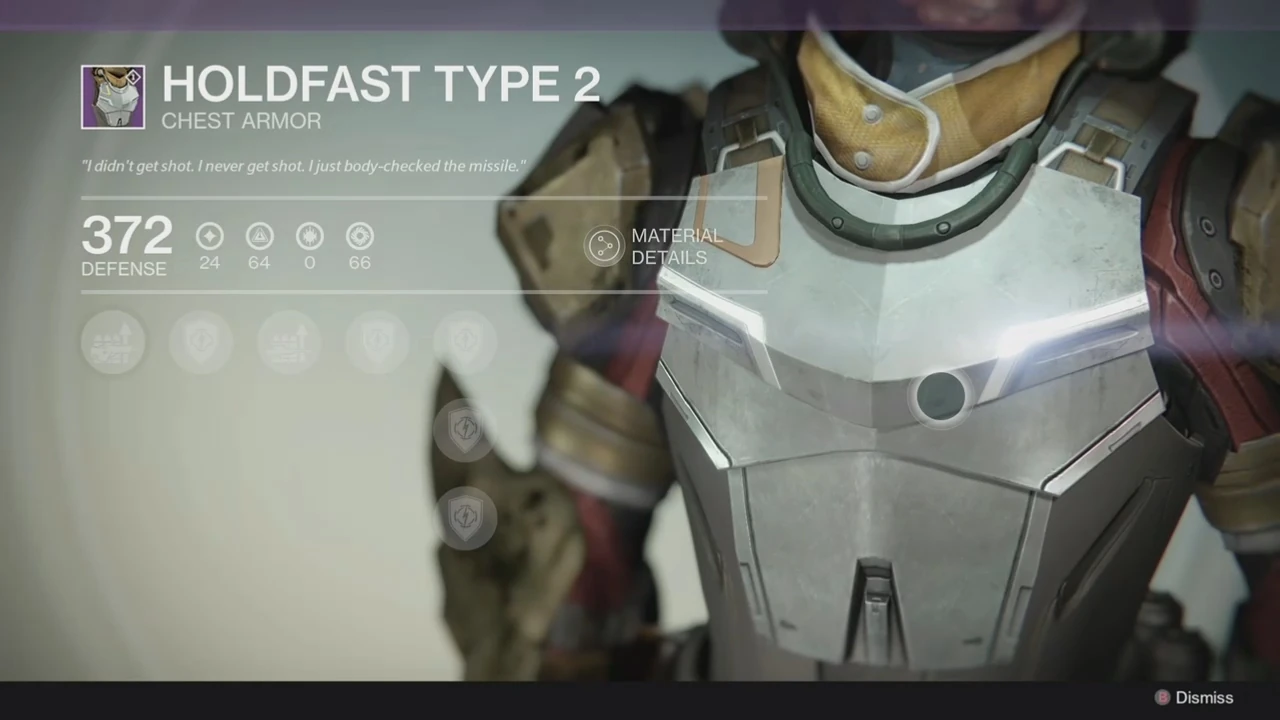Image resolution: width=1280 pixels, height=720 pixels.
Task: Click the Material Details text link
Action: tap(677, 246)
